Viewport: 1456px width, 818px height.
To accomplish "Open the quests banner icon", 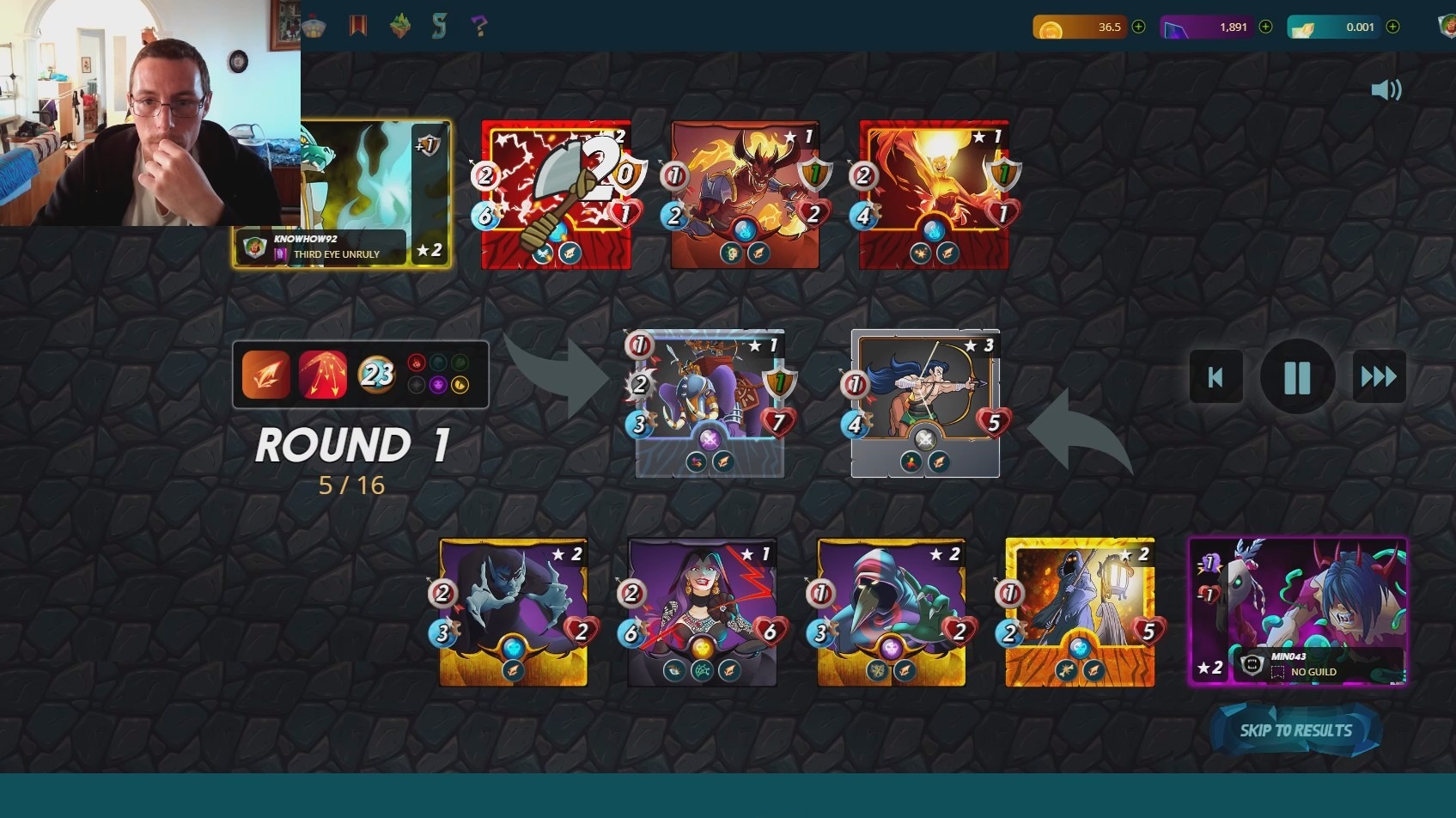I will click(x=358, y=26).
